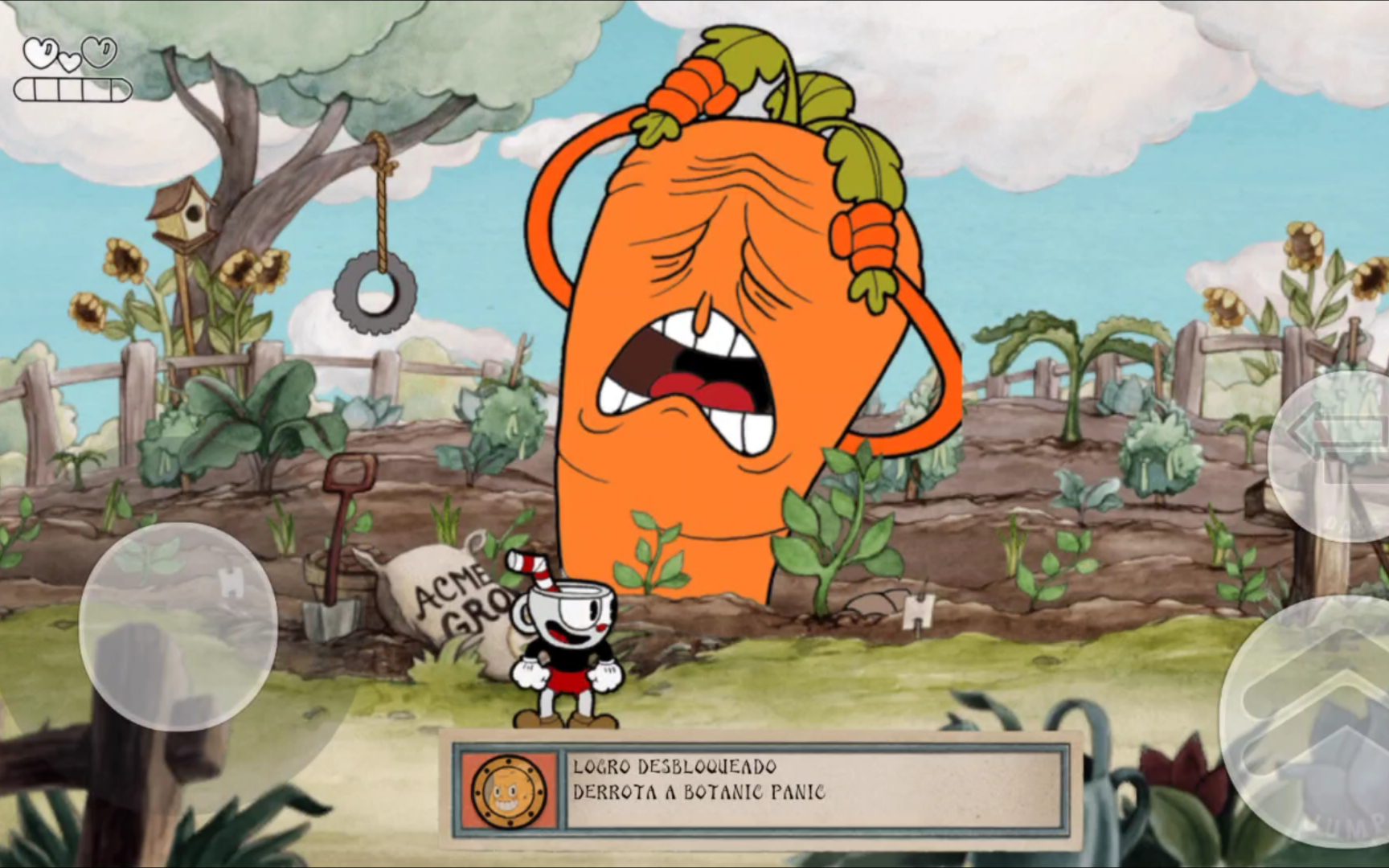Image resolution: width=1389 pixels, height=868 pixels.
Task: Touch the virtual joystick thumb knob
Action: 178,627
